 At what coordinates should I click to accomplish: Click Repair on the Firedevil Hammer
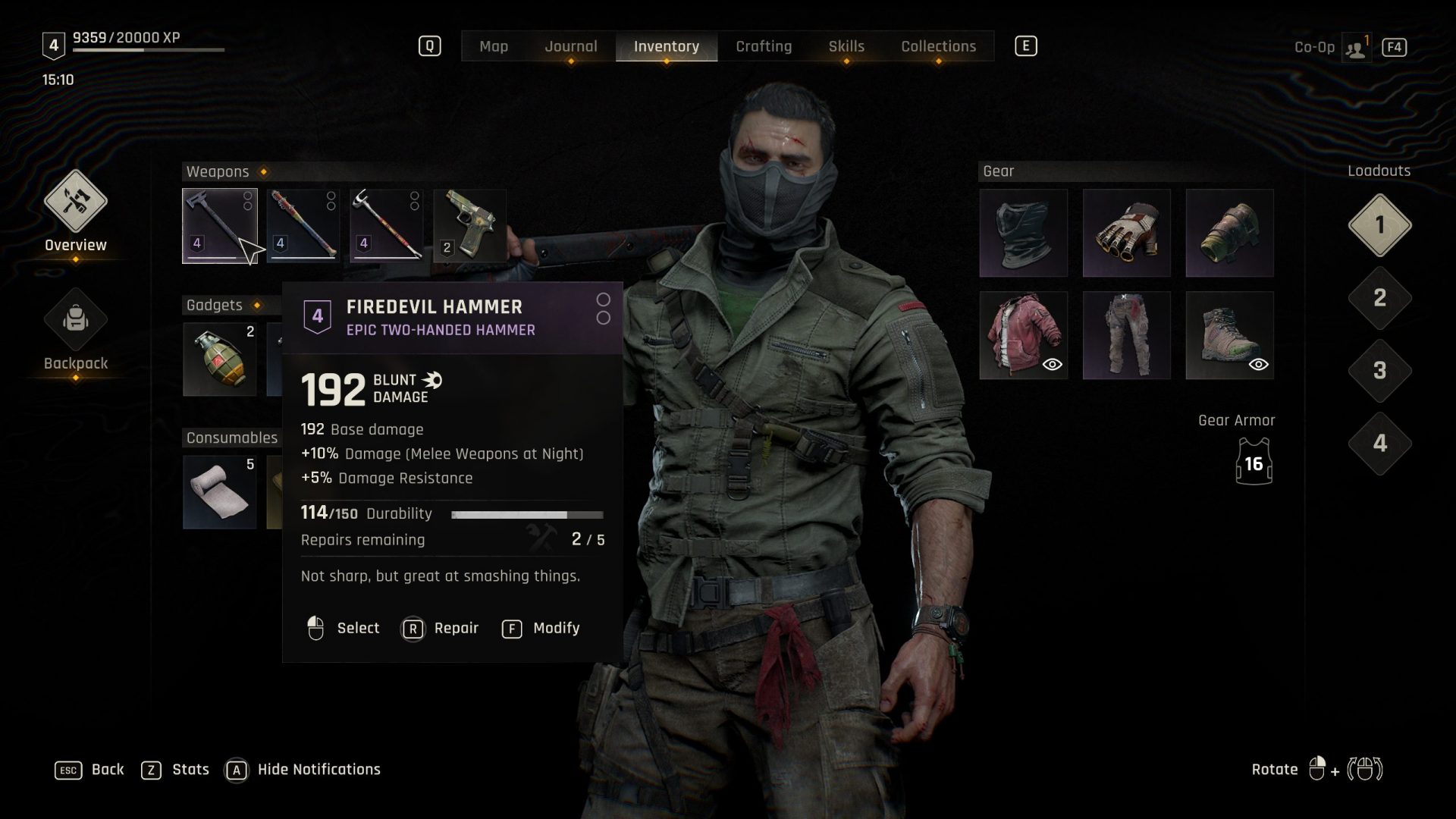coord(441,628)
